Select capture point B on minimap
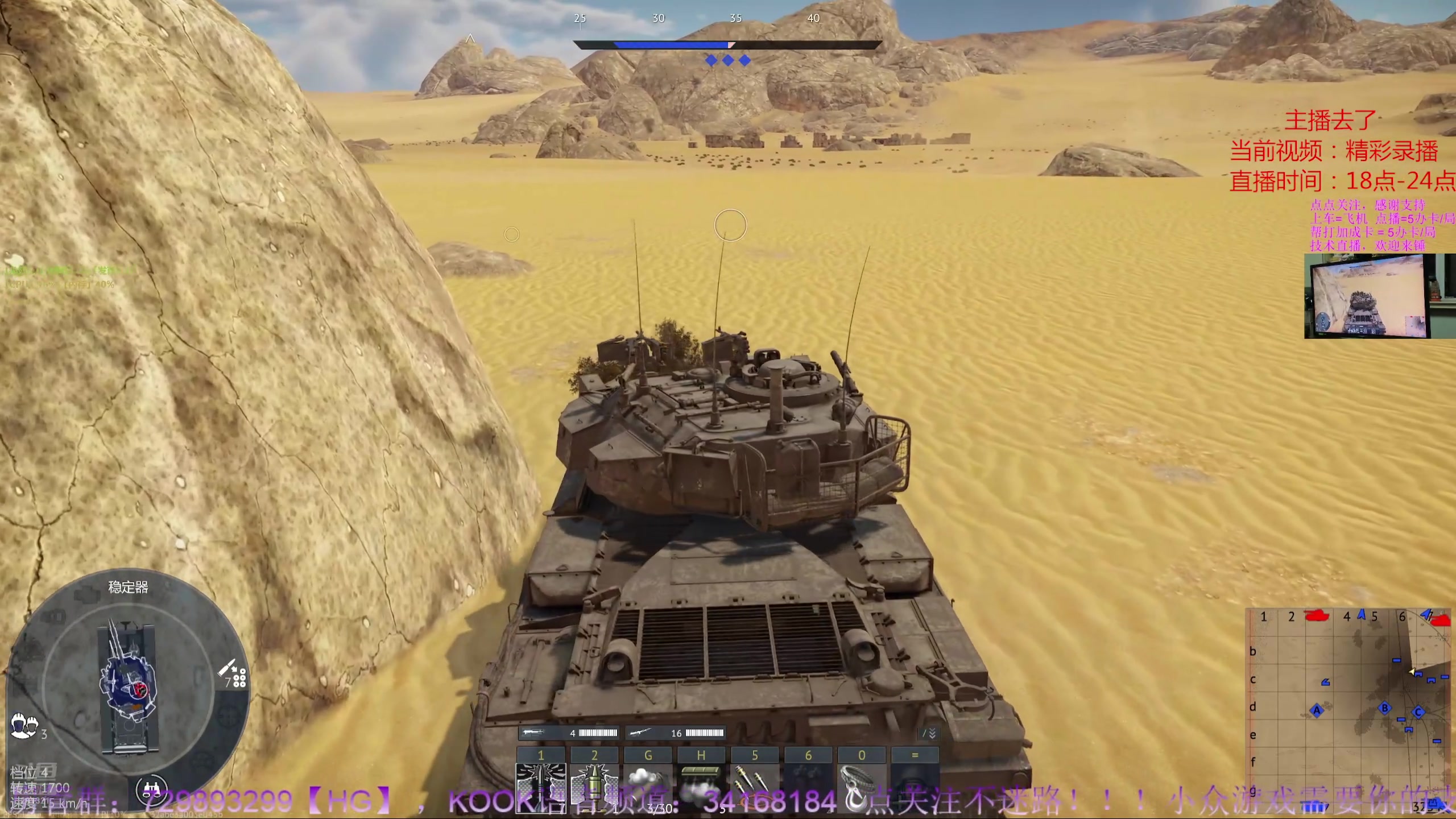 pyautogui.click(x=1385, y=708)
